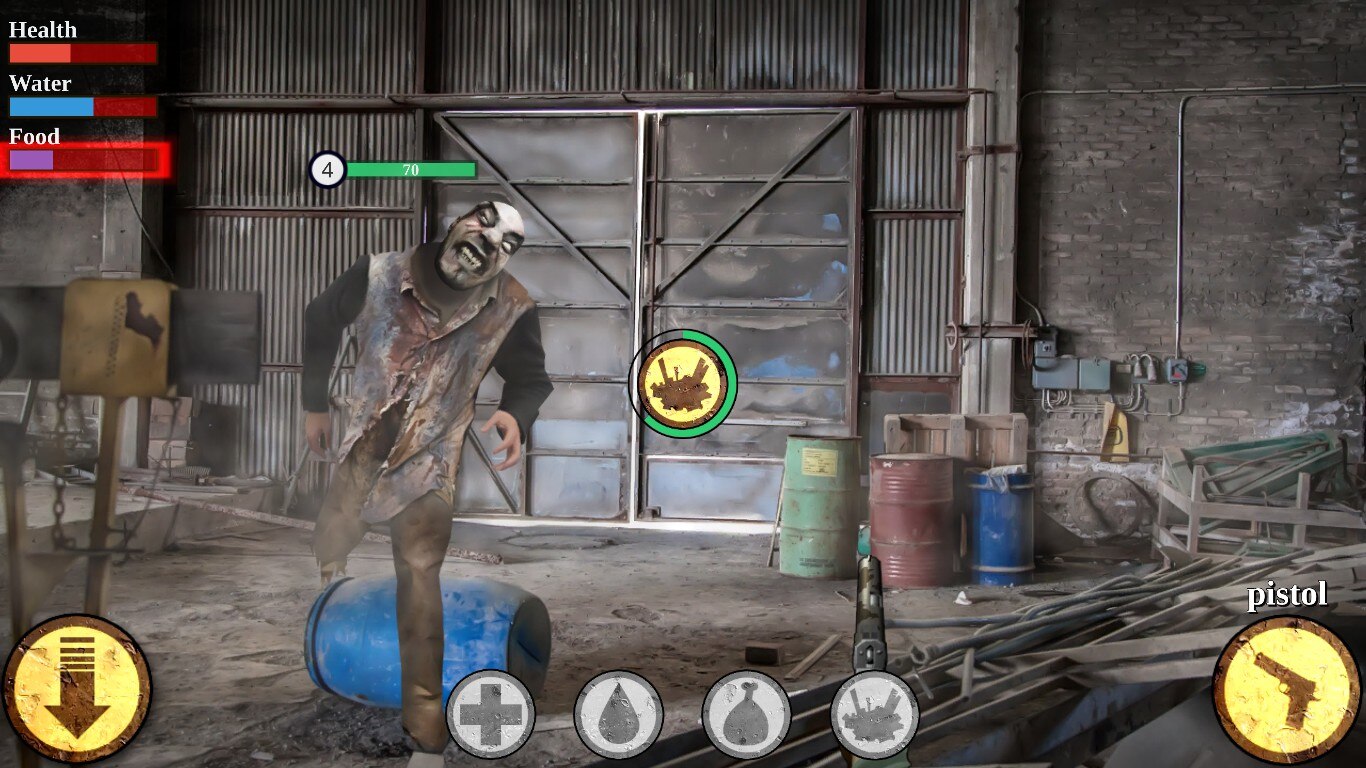The image size is (1366, 768).
Task: Use the medkit cross icon
Action: pyautogui.click(x=490, y=714)
